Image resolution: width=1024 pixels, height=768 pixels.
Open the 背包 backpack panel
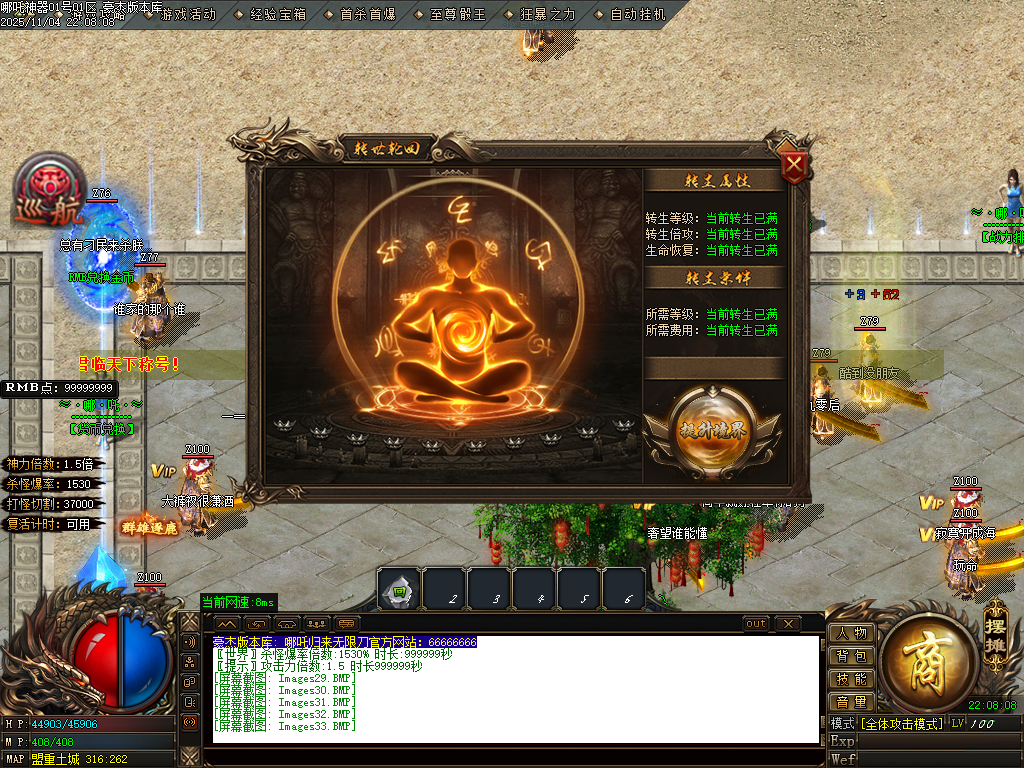[851, 656]
